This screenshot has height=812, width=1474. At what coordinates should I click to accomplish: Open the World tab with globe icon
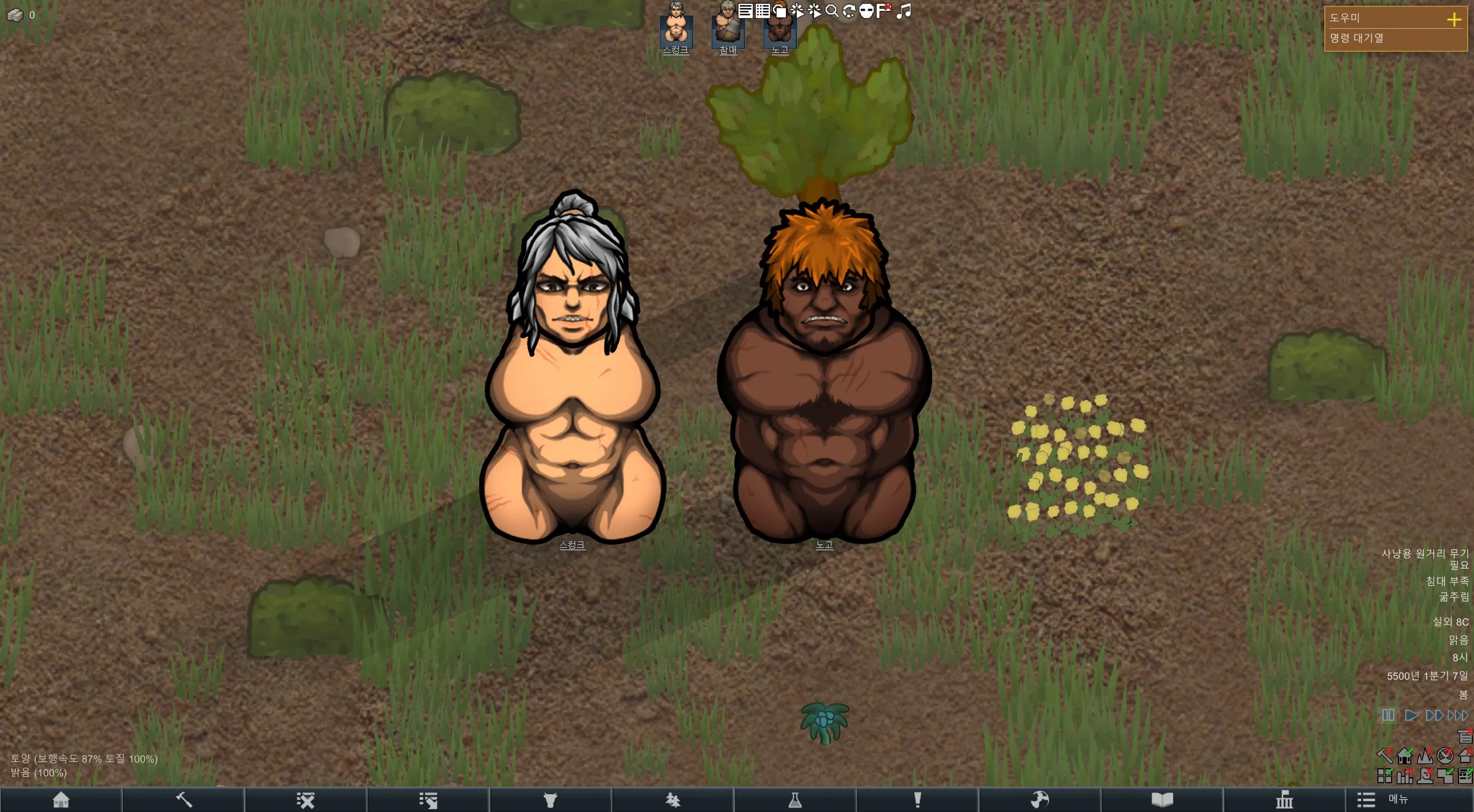1040,800
